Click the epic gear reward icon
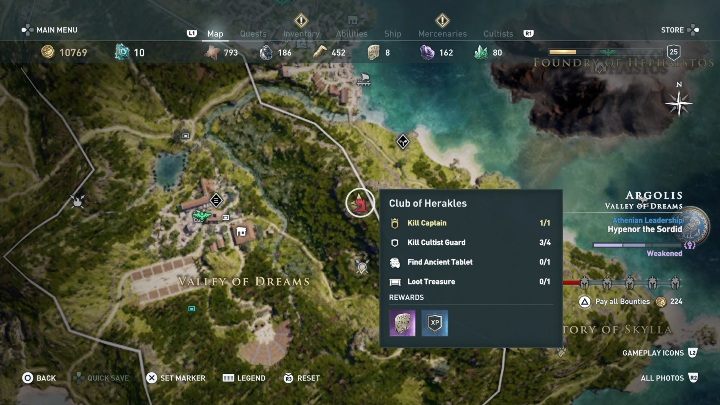Image resolution: width=720 pixels, height=405 pixels. 402,323
